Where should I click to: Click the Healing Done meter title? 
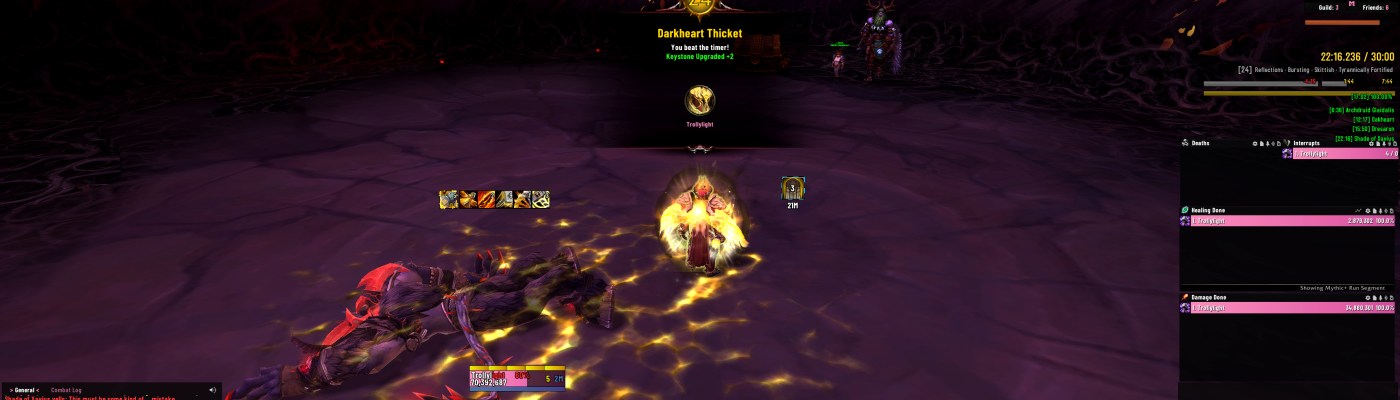(1209, 210)
